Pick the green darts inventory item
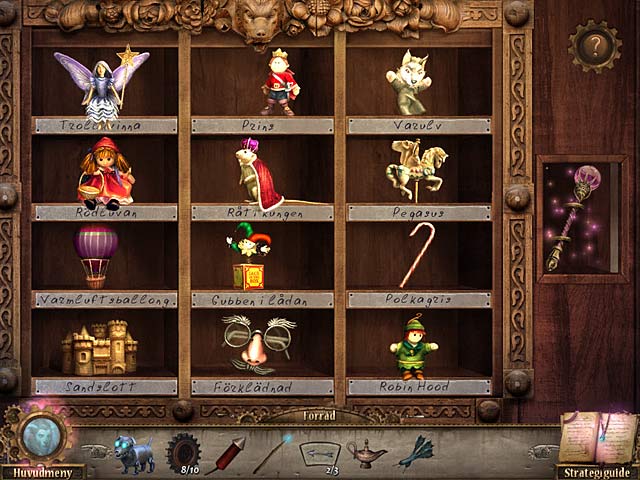The height and width of the screenshot is (480, 640). [x=415, y=452]
